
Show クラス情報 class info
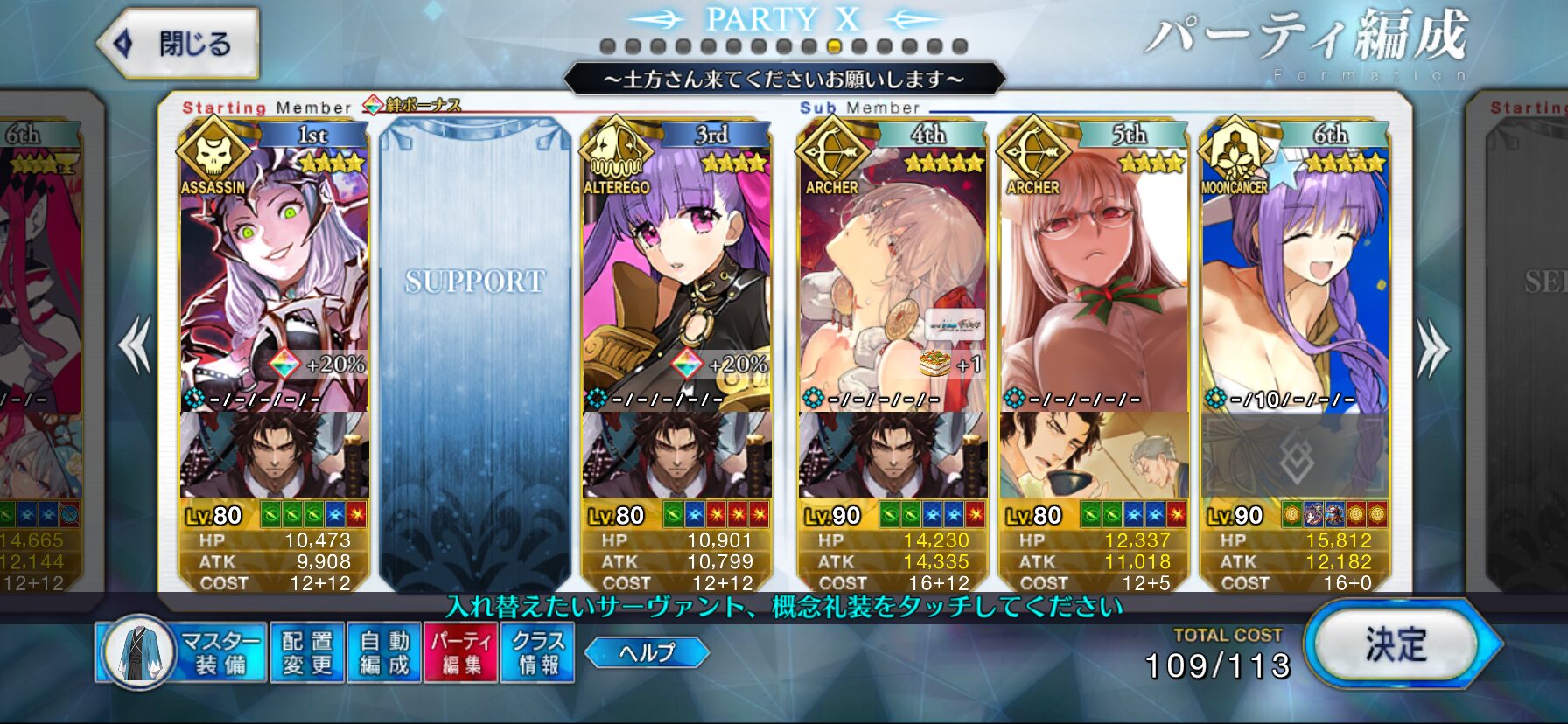[x=537, y=652]
